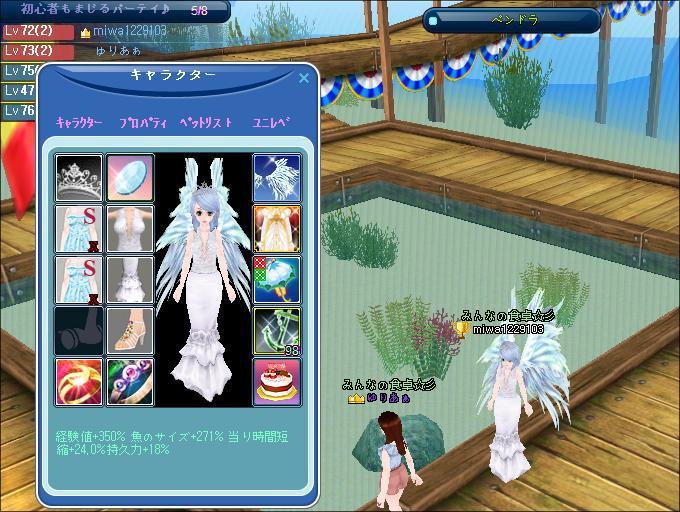Open the プロパティ tab
Screen dimensions: 680x512
[x=141, y=123]
